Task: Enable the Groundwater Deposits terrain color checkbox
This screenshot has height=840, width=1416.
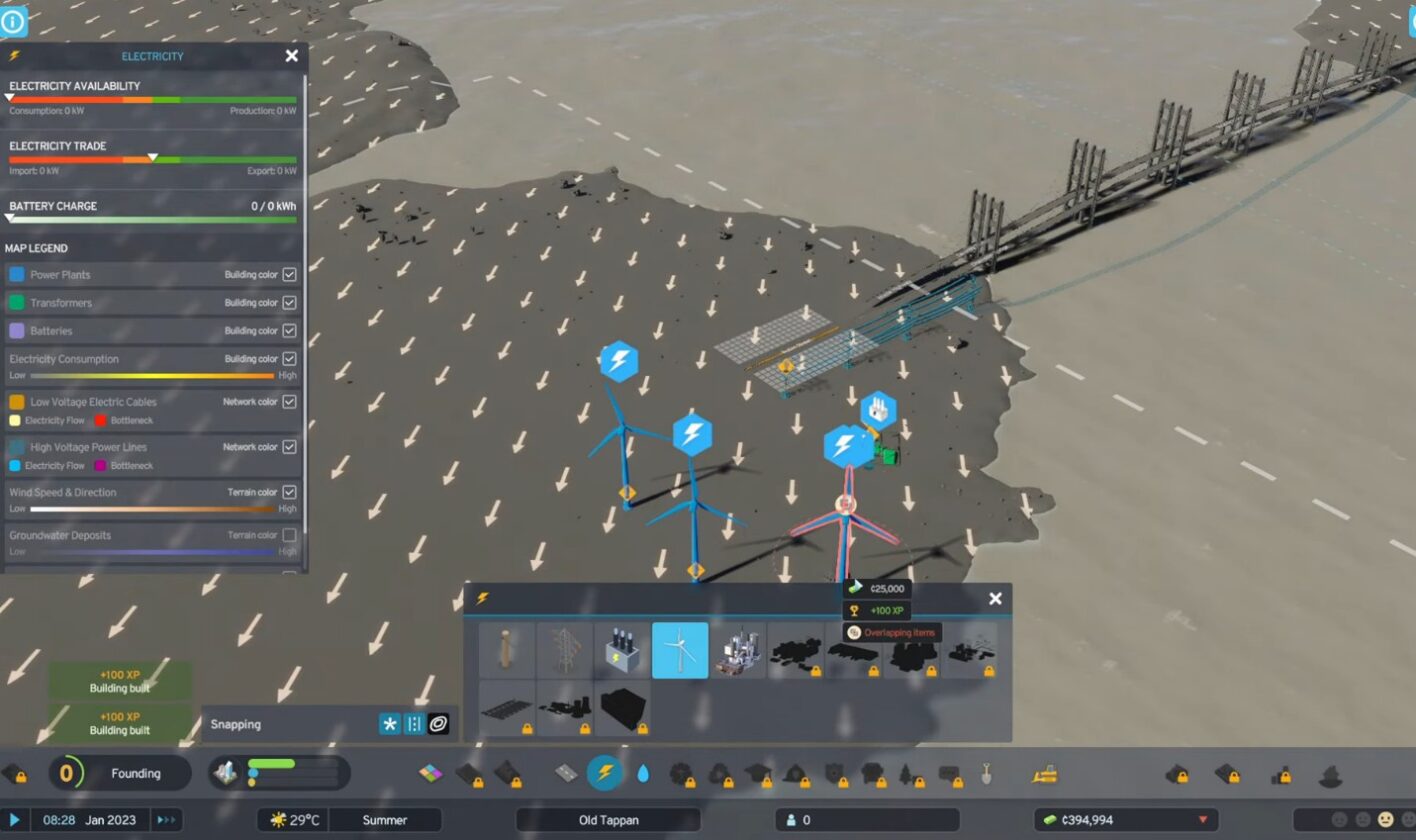Action: tap(291, 535)
